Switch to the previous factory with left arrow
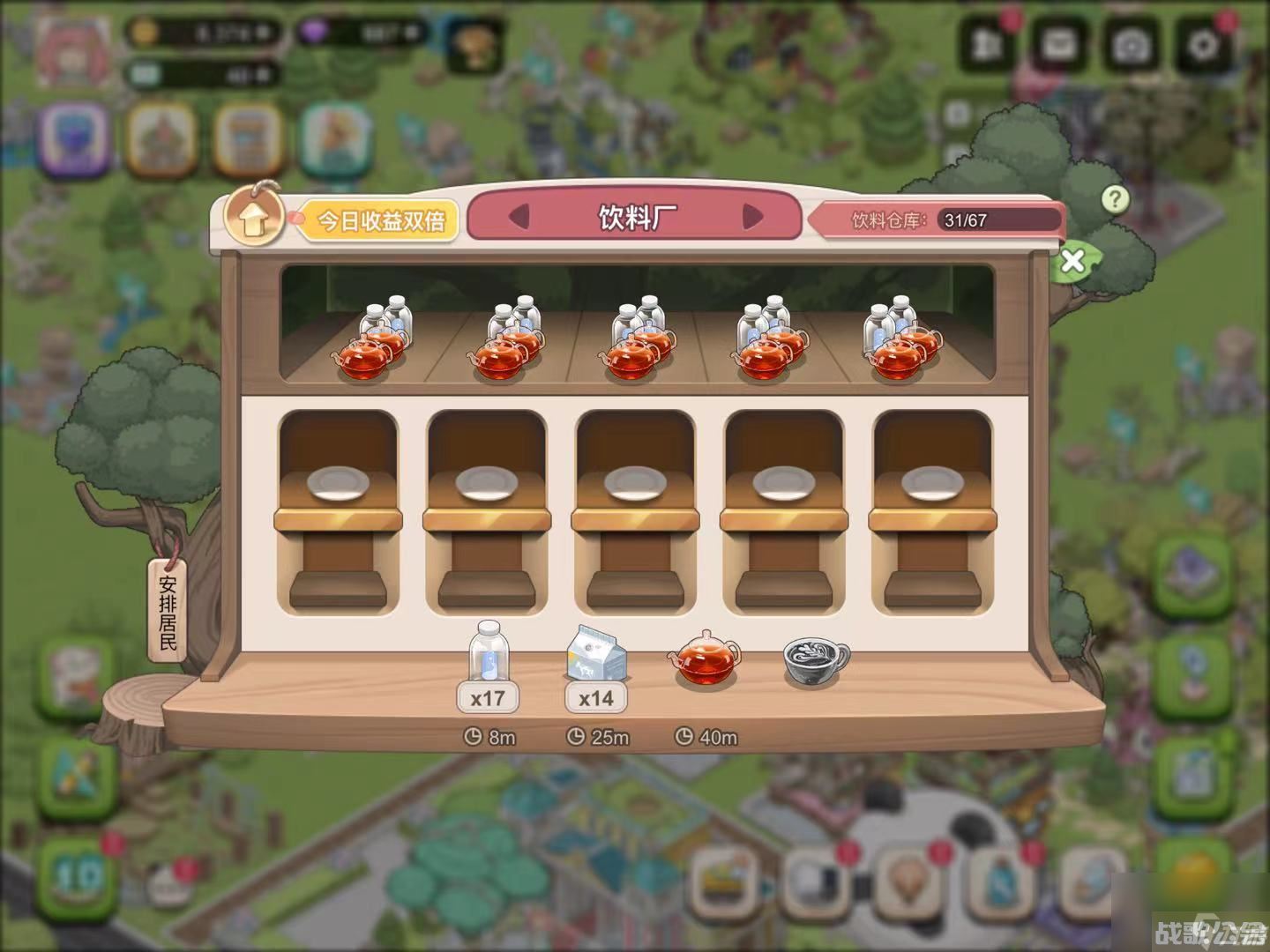The image size is (1270, 952). pos(519,217)
